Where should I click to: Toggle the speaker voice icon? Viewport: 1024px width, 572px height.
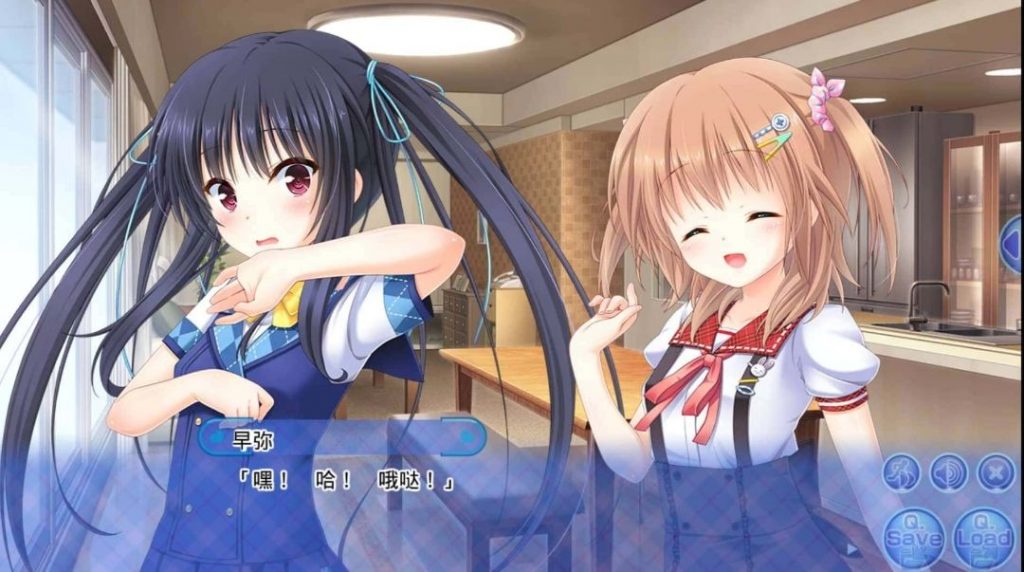(x=949, y=472)
